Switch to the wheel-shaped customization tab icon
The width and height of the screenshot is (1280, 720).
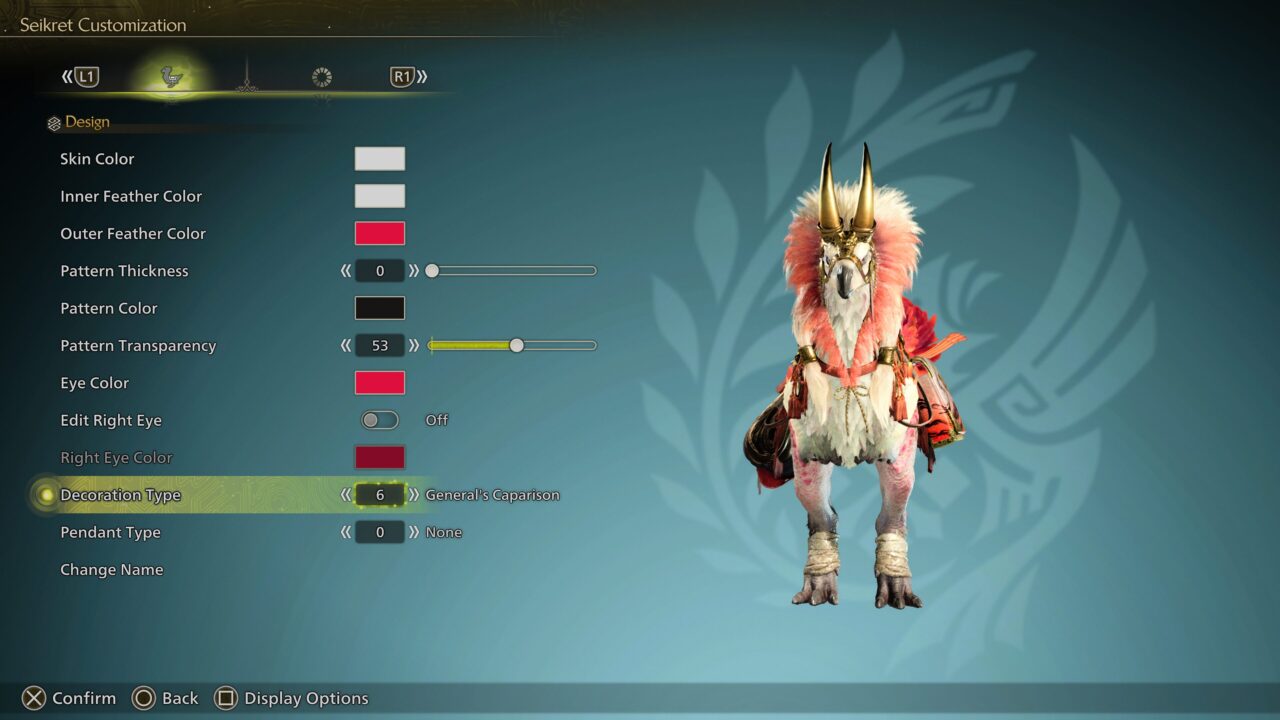[322, 76]
